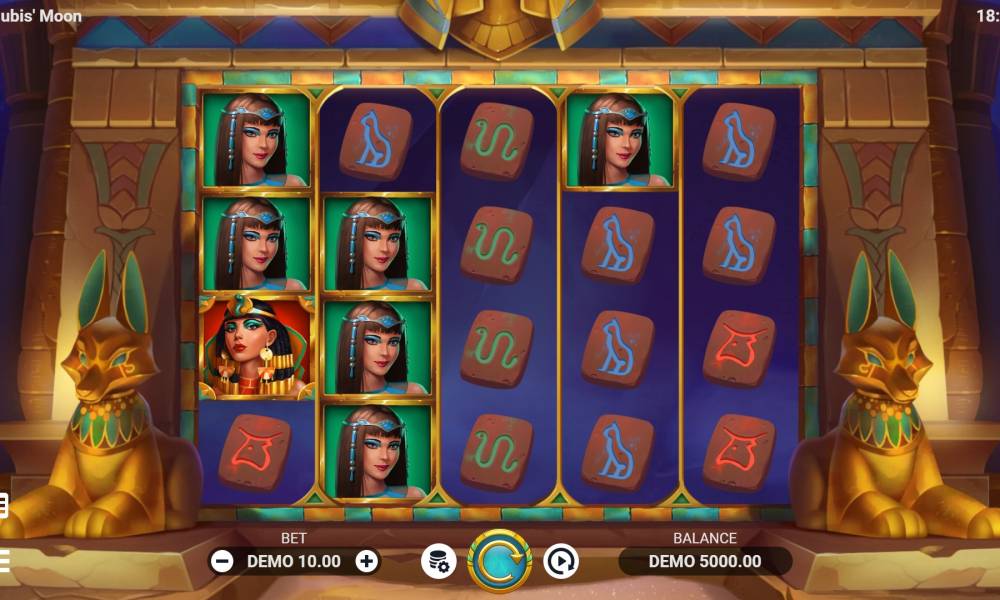Viewport: 1000px width, 600px height.
Task: Open the paytable icon above the menu
Action: click(3, 506)
